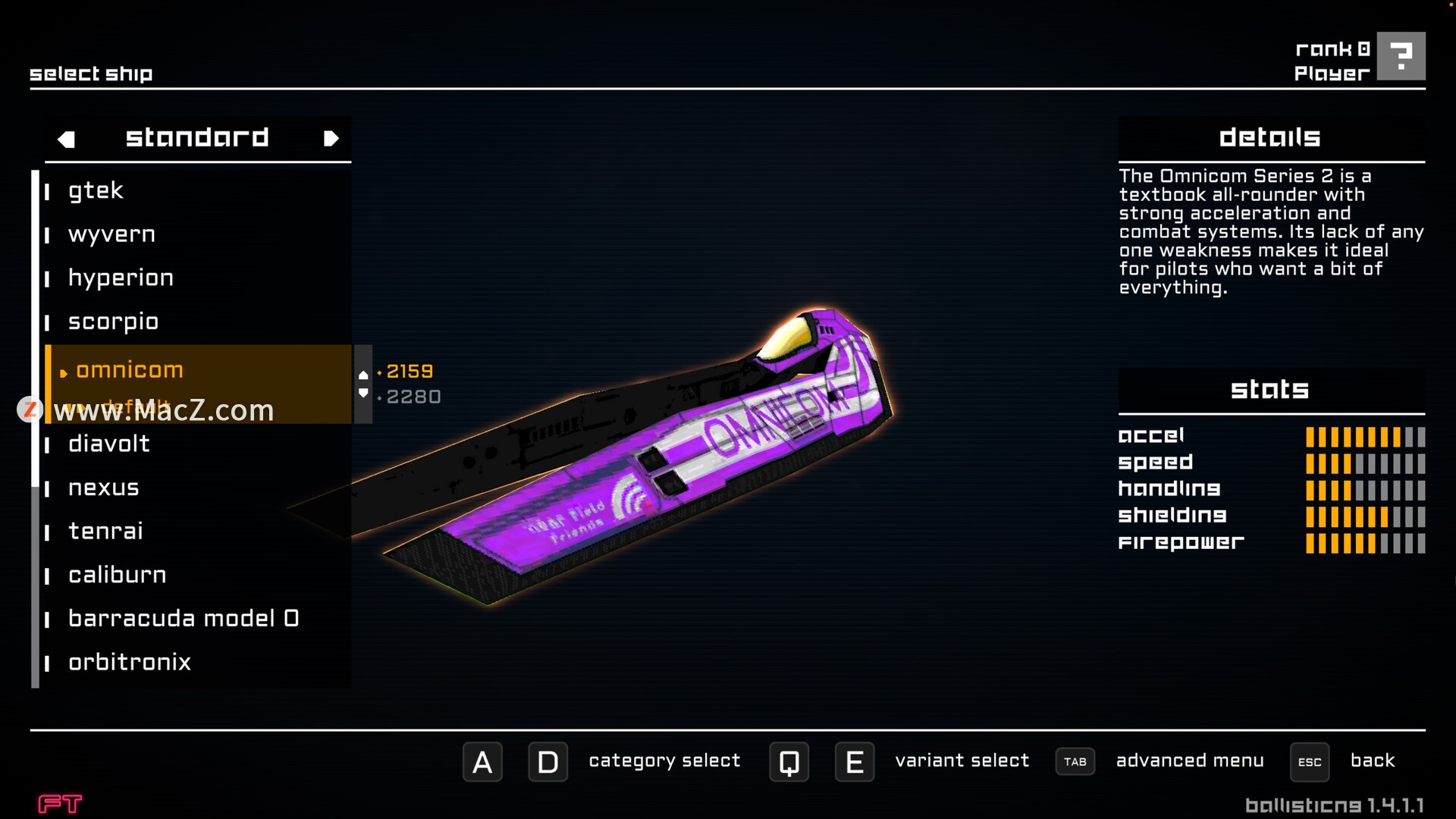Viewport: 1456px width, 819px height.
Task: Select the caliburn ship
Action: tap(118, 575)
